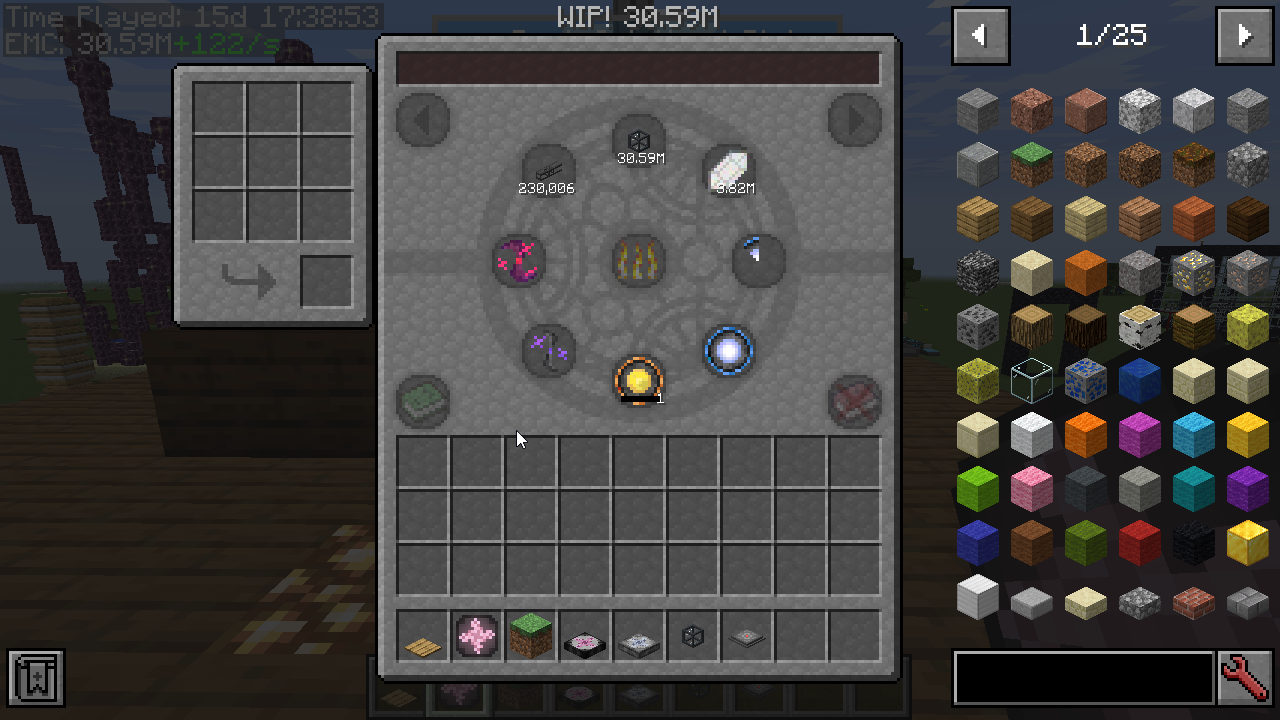Image resolution: width=1280 pixels, height=720 pixels.
Task: Take the white block worth 3.82M
Action: point(729,171)
